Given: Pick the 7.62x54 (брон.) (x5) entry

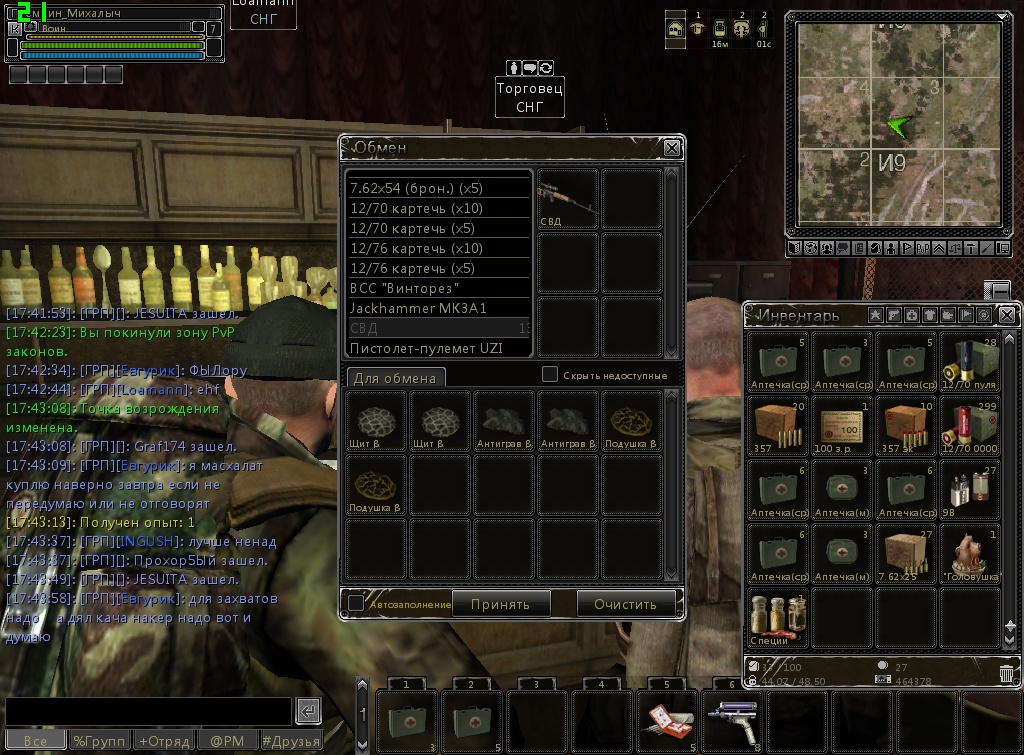Looking at the screenshot, I should pos(438,188).
